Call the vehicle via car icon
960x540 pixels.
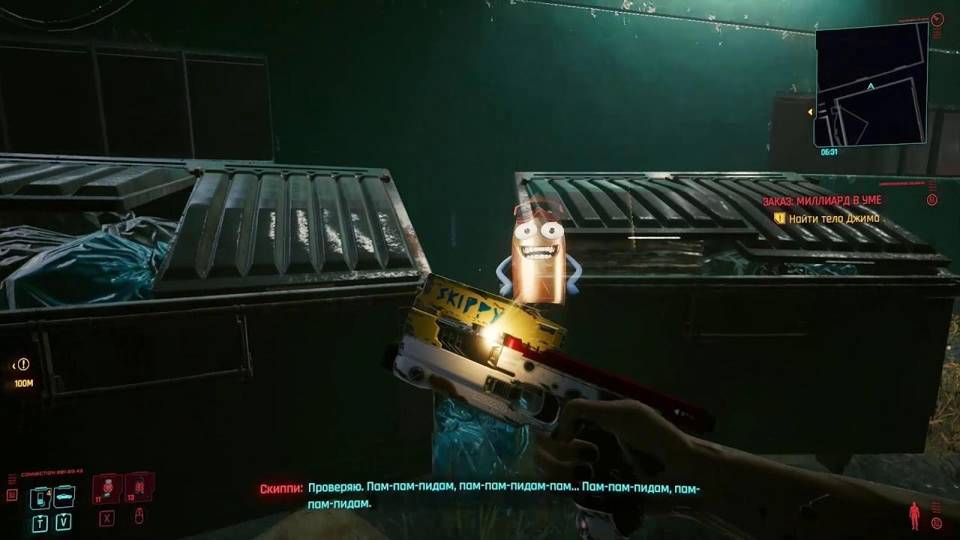(x=63, y=497)
